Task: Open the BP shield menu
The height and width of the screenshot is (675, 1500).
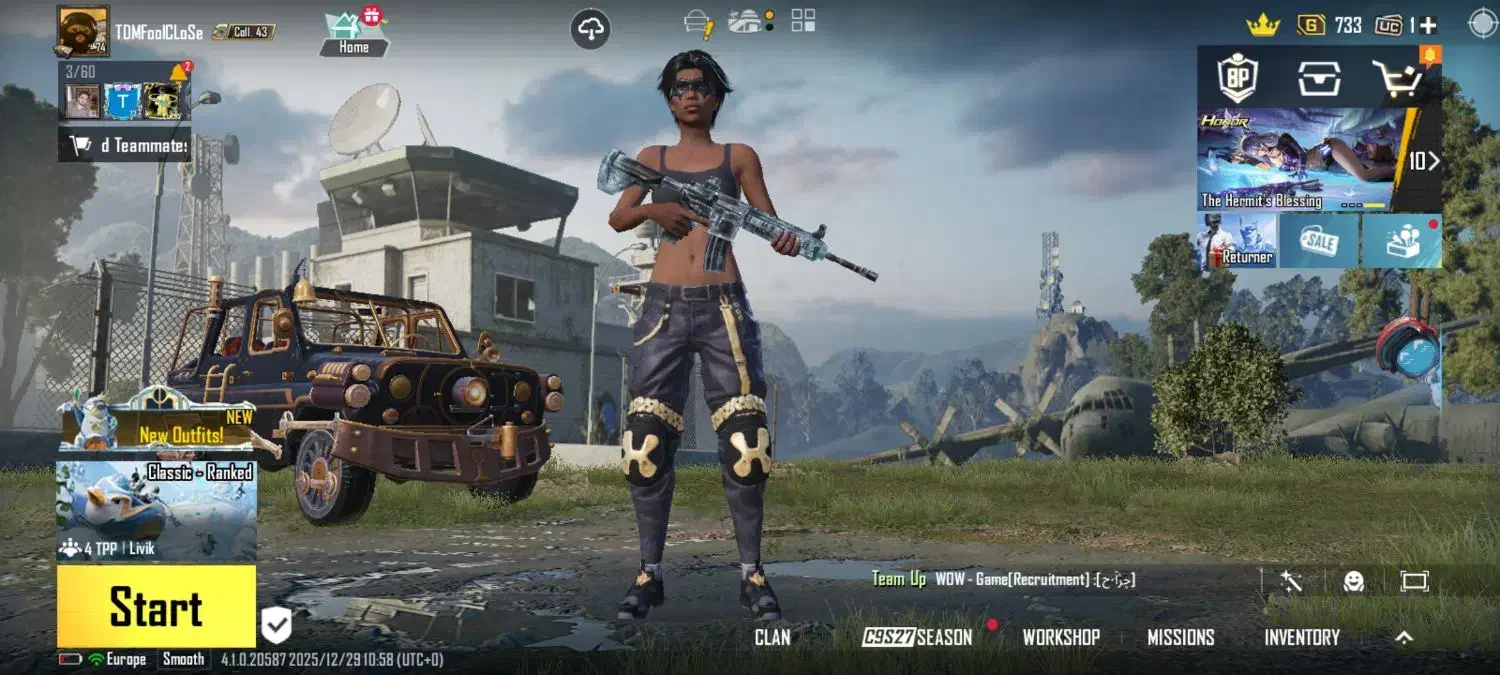Action: (x=1237, y=78)
